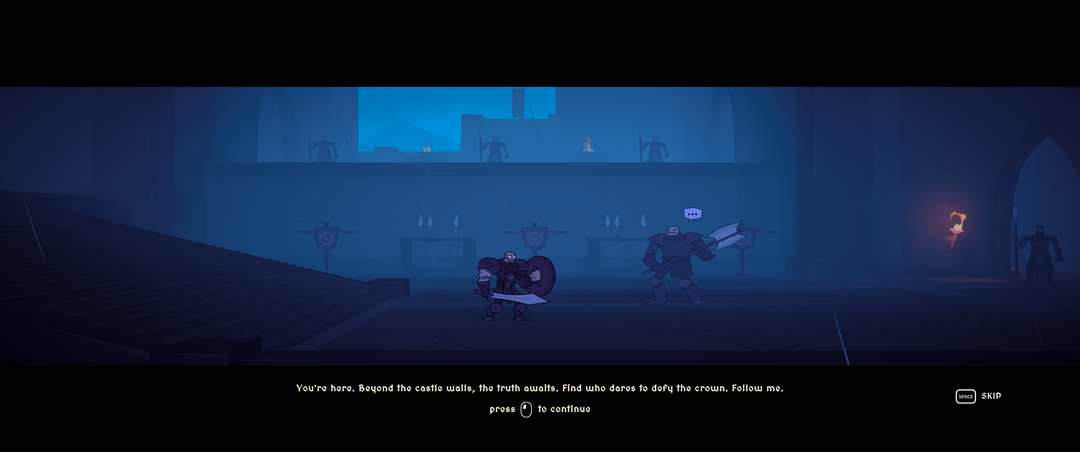This screenshot has width=1080, height=452.
Task: Continue the dialogue via the continue prompt
Action: 539,409
